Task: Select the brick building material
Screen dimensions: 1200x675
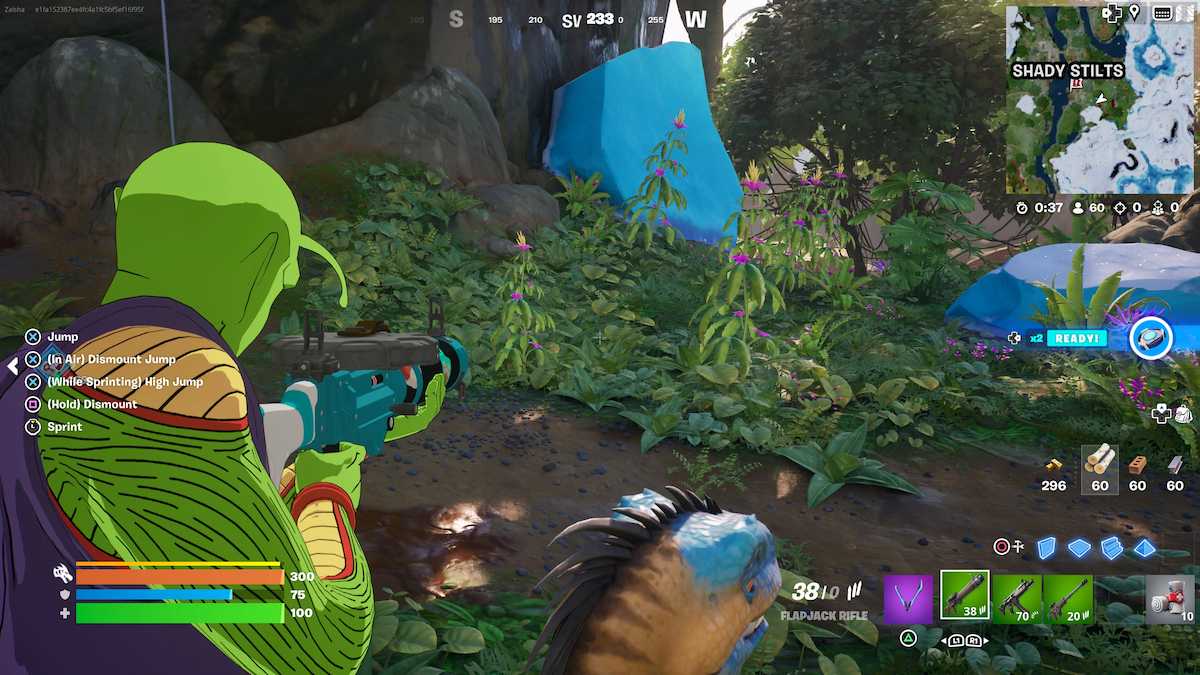Action: coord(1137,465)
